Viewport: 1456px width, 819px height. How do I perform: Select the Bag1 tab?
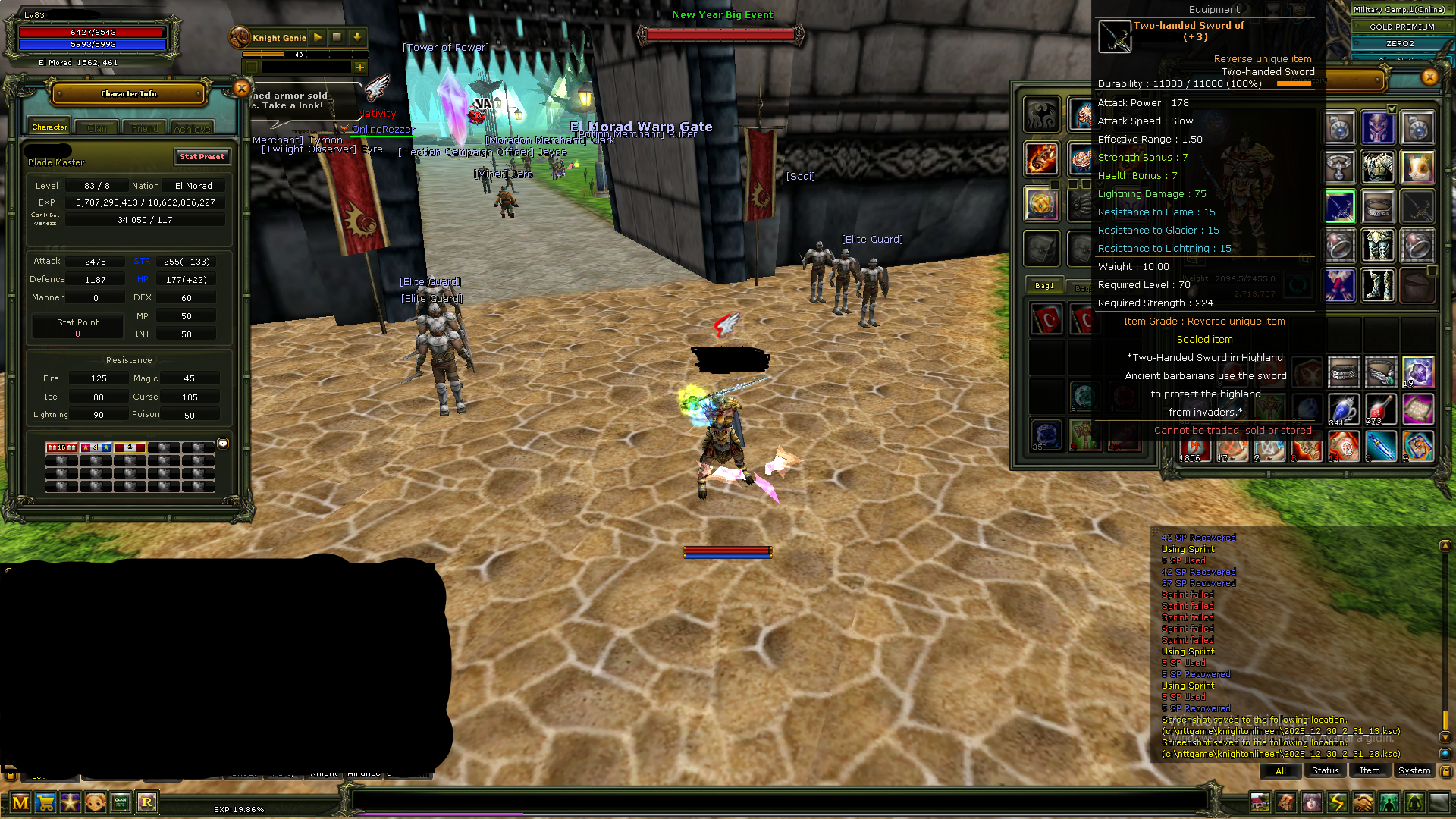click(x=1044, y=286)
